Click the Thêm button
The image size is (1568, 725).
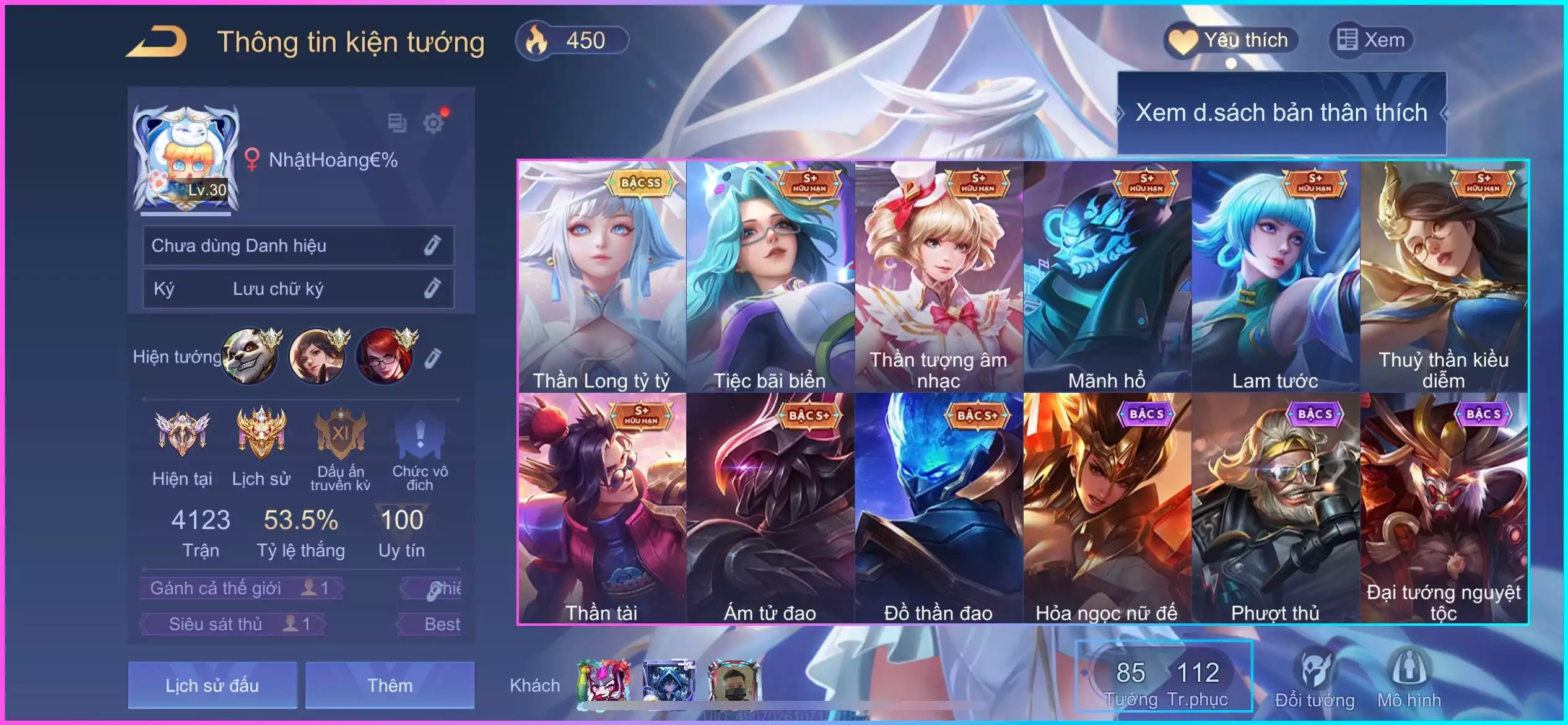click(390, 685)
